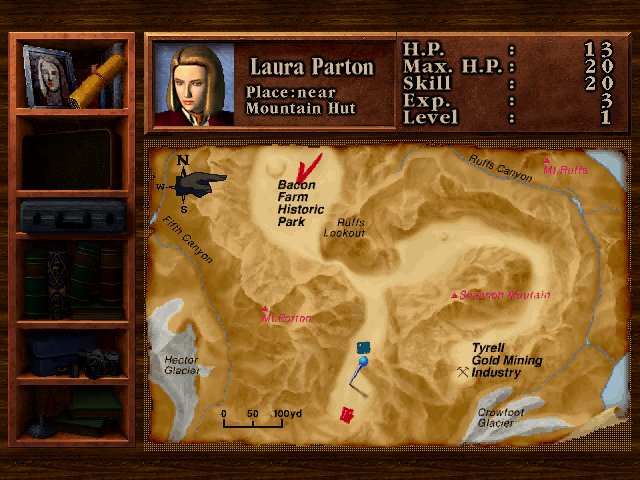Click the compass rose on the map
The image size is (640, 480).
[189, 180]
